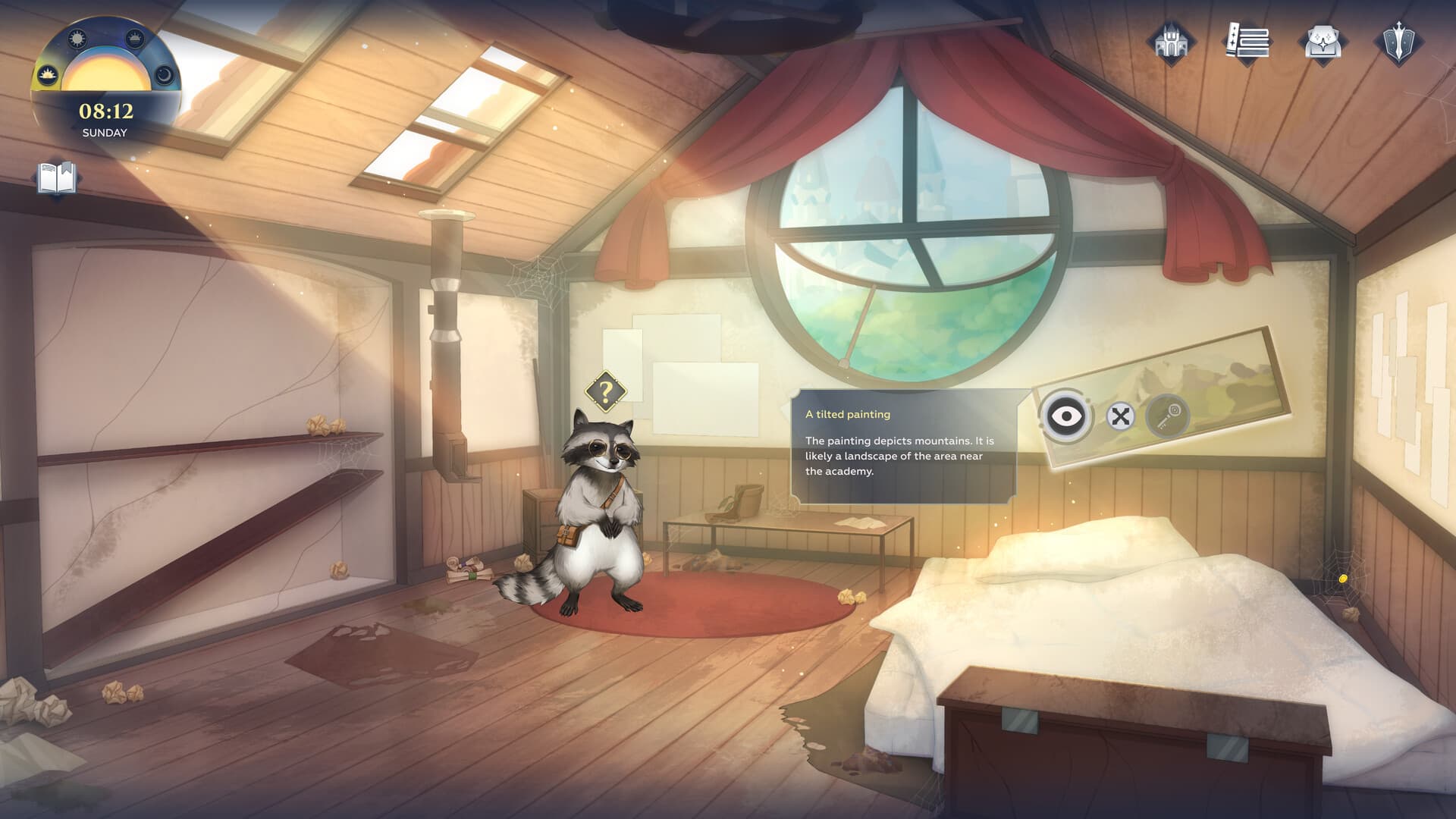
Task: Click the question mark above the raccoon
Action: (x=605, y=392)
